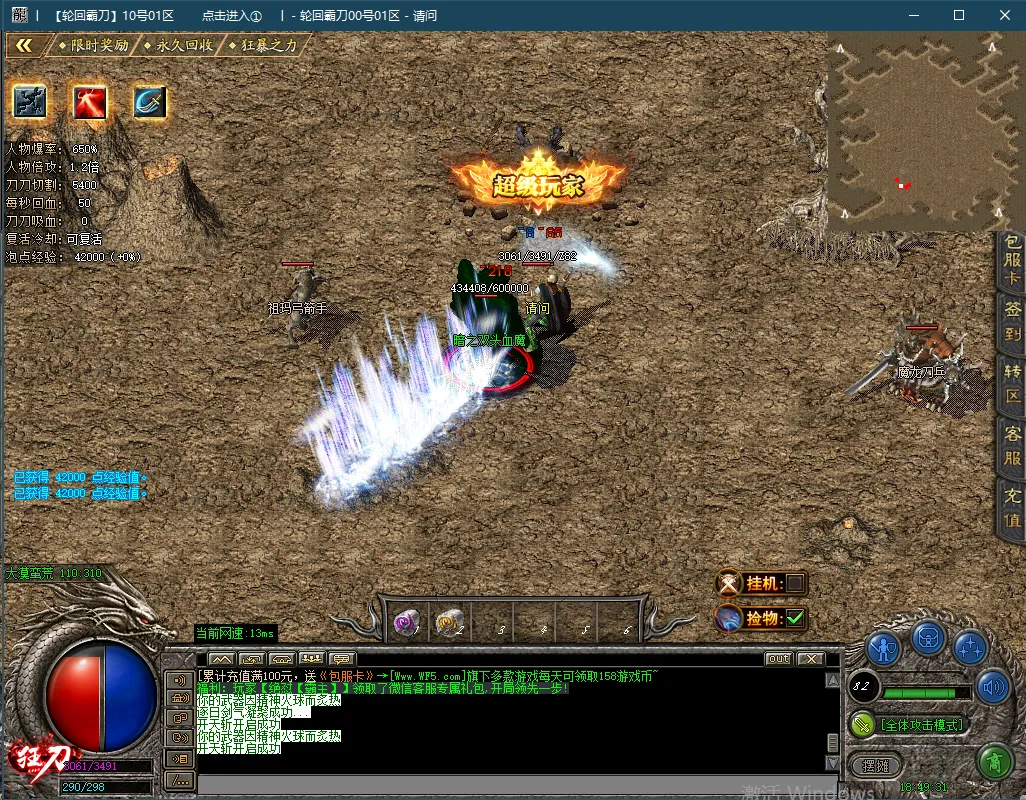Viewport: 1026px width, 800px height.
Task: Open the 充值 recharge side tab
Action: (x=1012, y=508)
